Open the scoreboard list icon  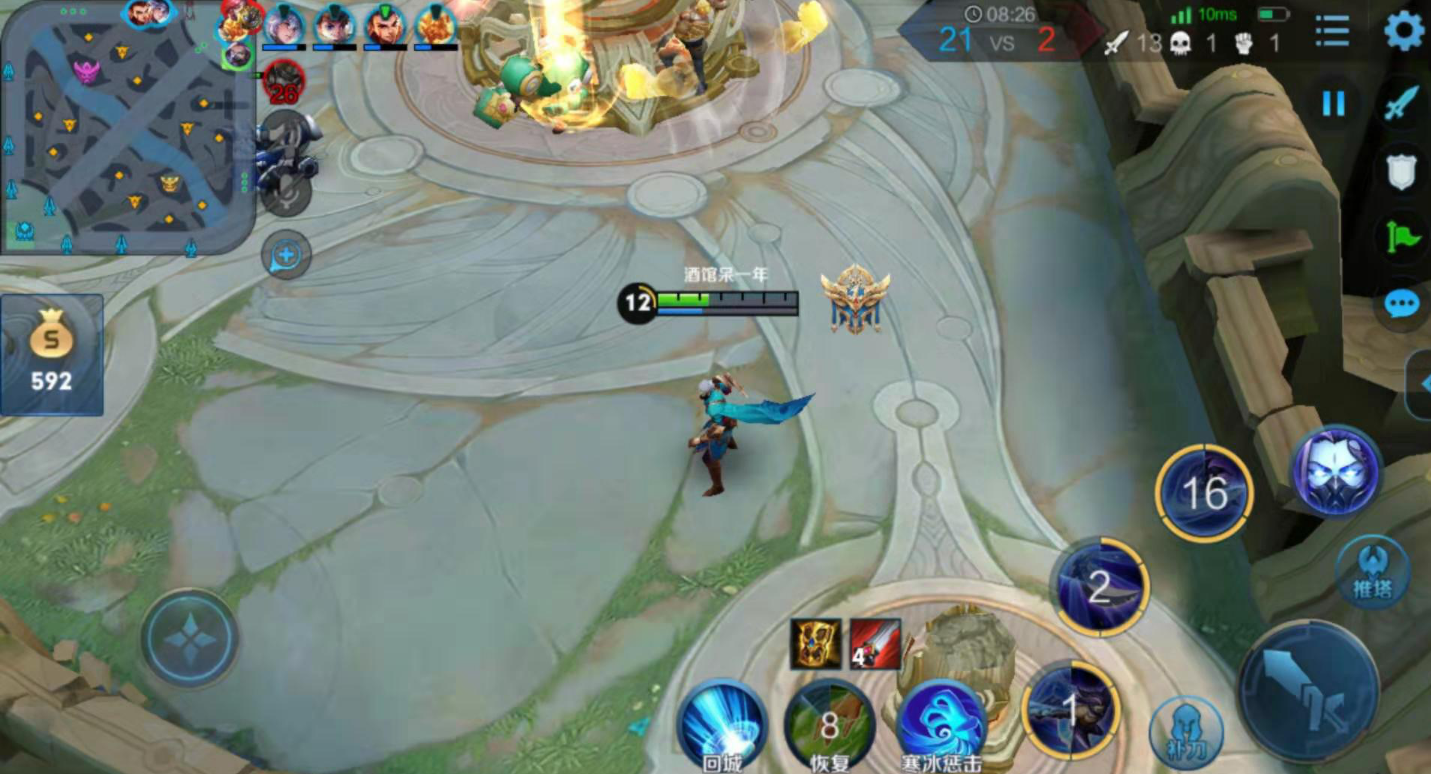tap(1332, 31)
